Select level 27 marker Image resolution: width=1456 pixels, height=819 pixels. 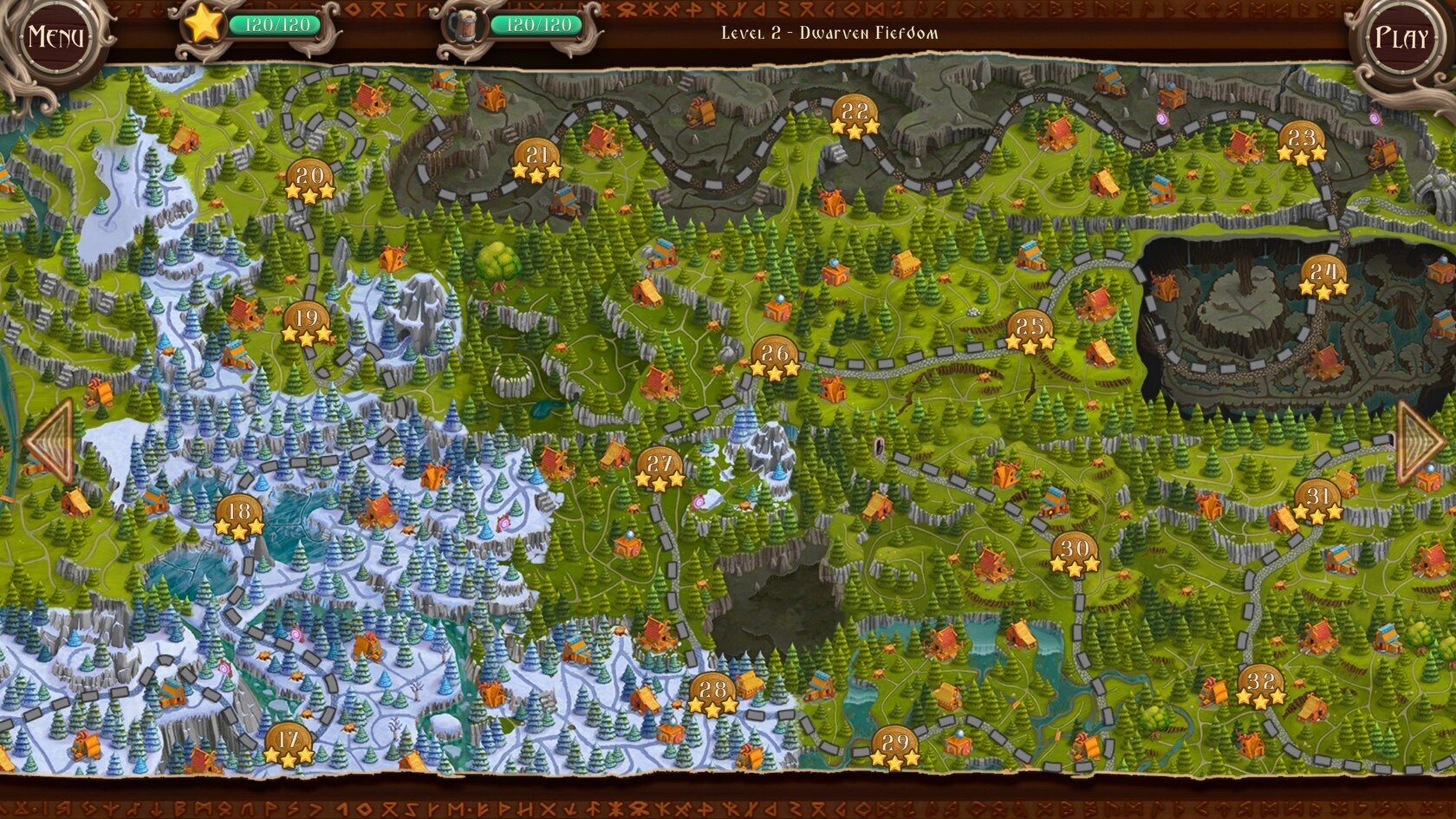click(x=660, y=468)
